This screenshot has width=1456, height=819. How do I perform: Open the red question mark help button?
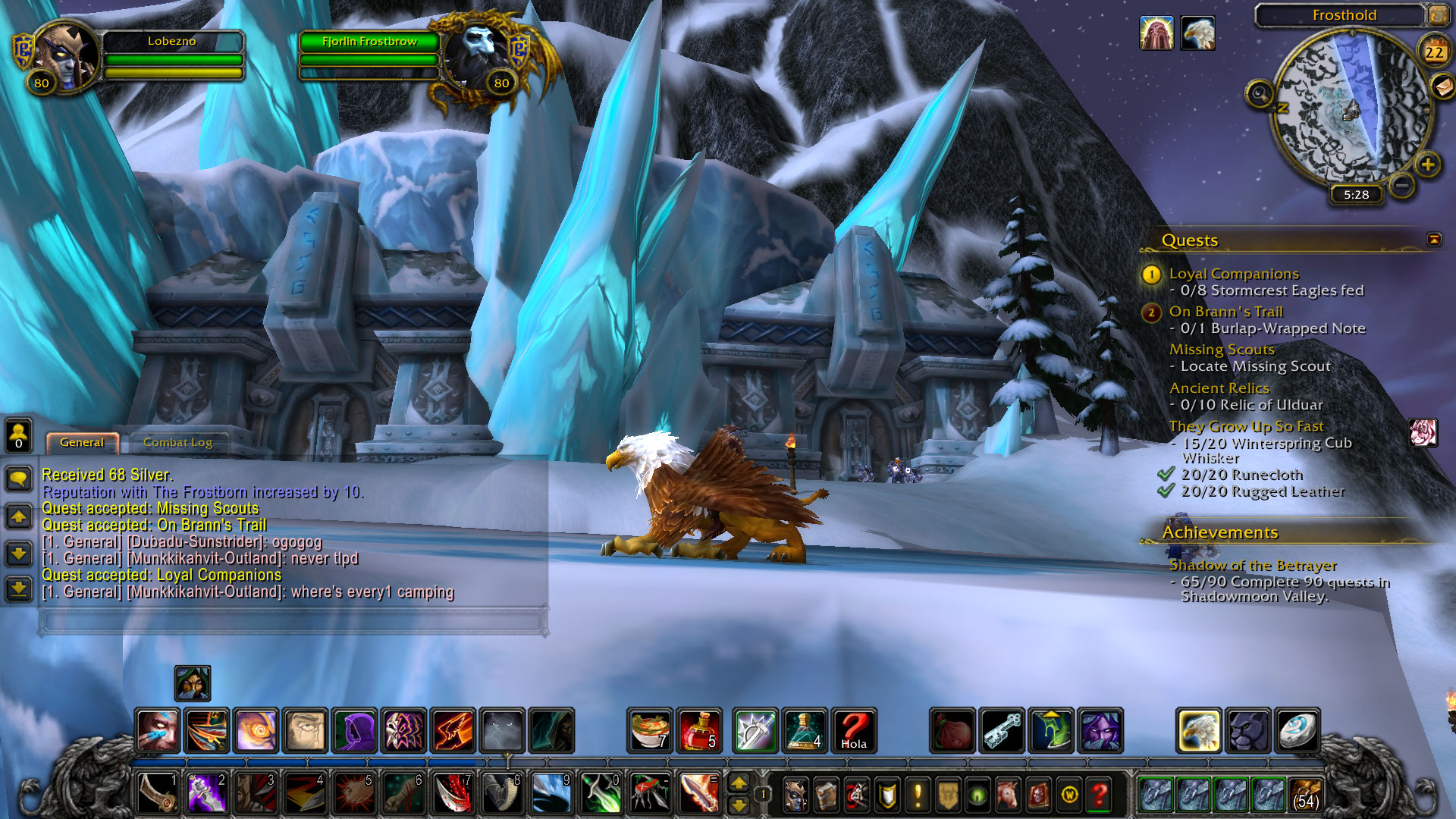(x=1100, y=794)
